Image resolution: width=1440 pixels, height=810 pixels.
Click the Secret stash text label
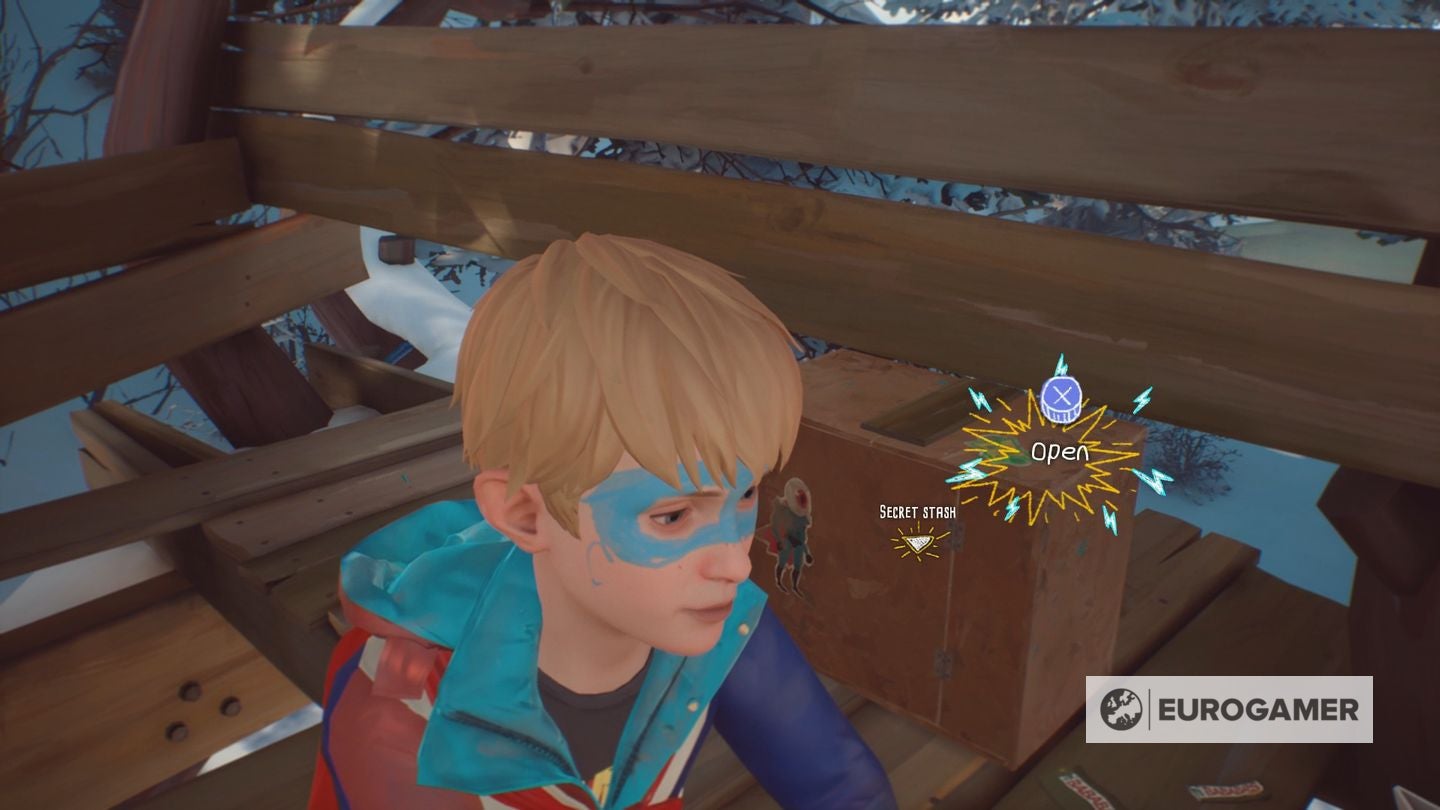click(916, 511)
